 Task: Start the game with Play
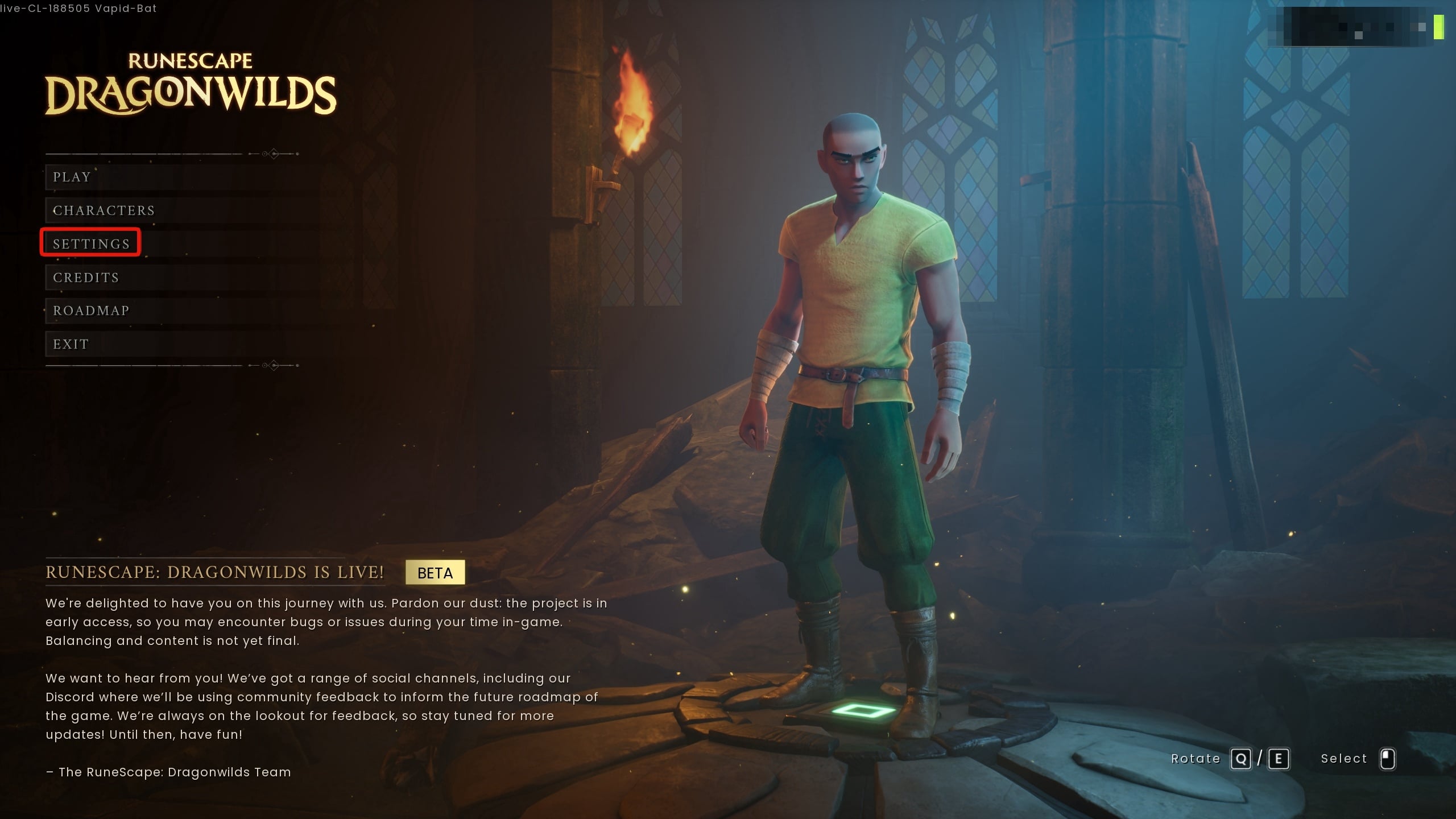pos(72,177)
